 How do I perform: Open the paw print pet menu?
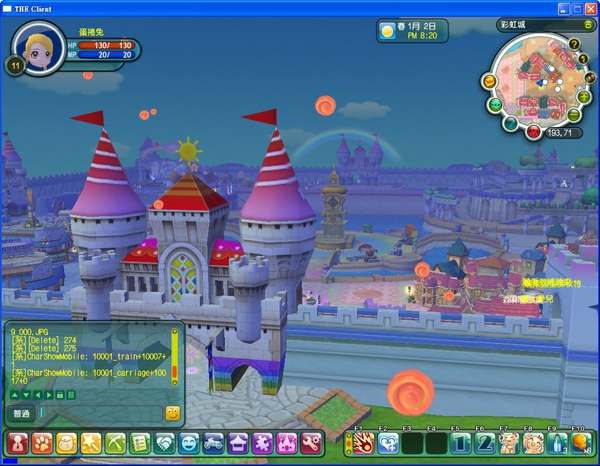coord(42,441)
